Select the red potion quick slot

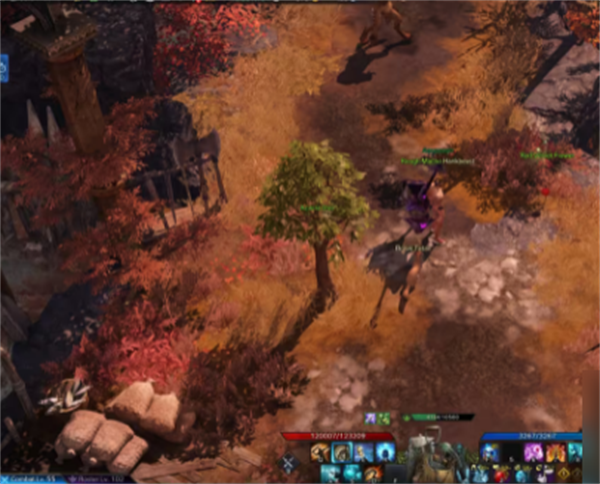(x=498, y=472)
